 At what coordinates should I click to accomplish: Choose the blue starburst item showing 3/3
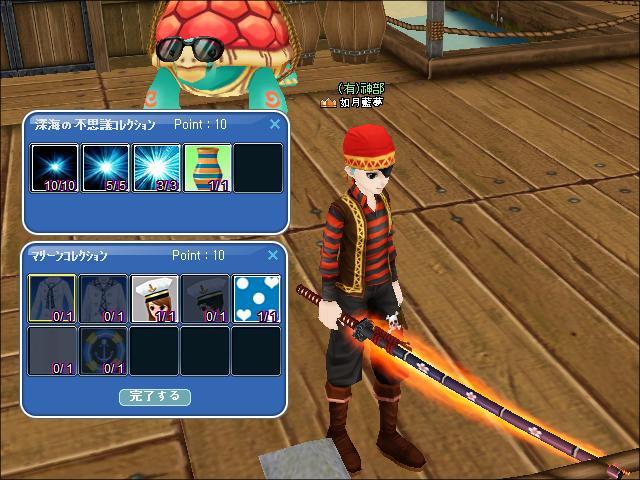(156, 168)
